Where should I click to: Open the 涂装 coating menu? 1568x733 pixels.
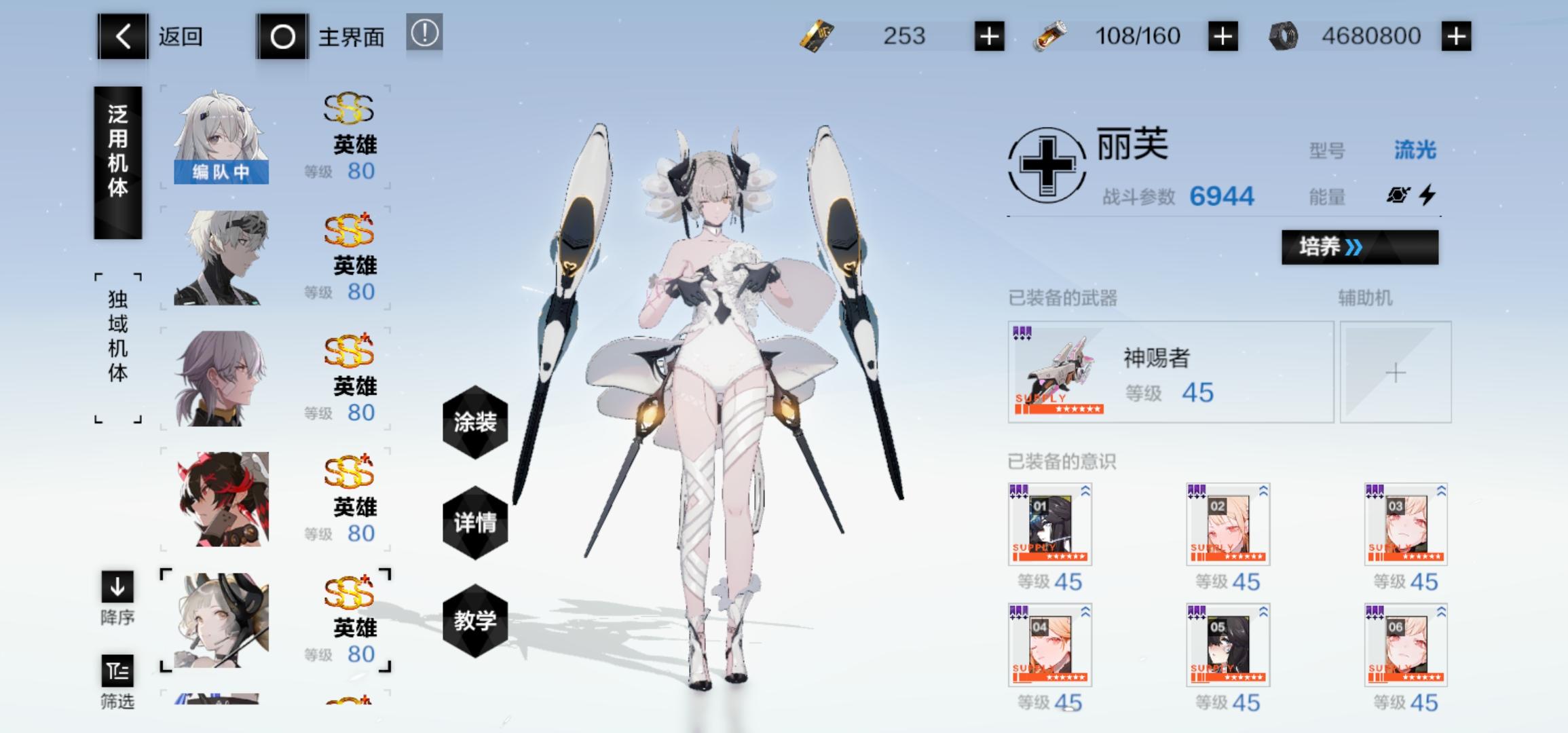click(475, 422)
